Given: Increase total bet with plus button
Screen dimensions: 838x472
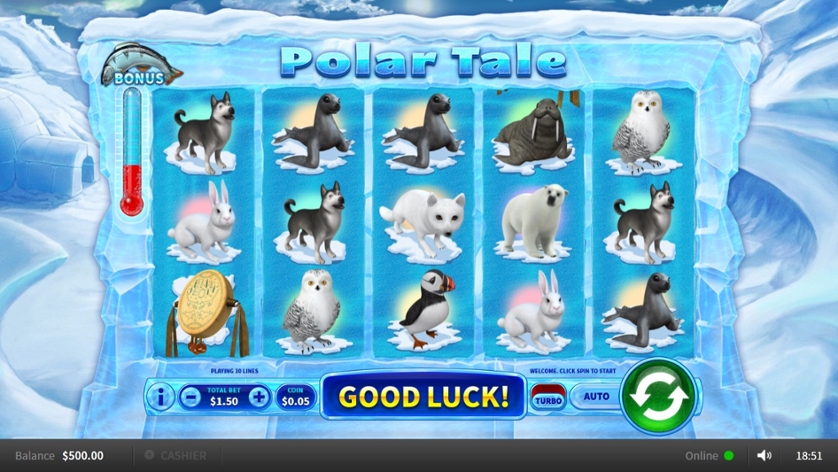Looking at the screenshot, I should tap(259, 397).
